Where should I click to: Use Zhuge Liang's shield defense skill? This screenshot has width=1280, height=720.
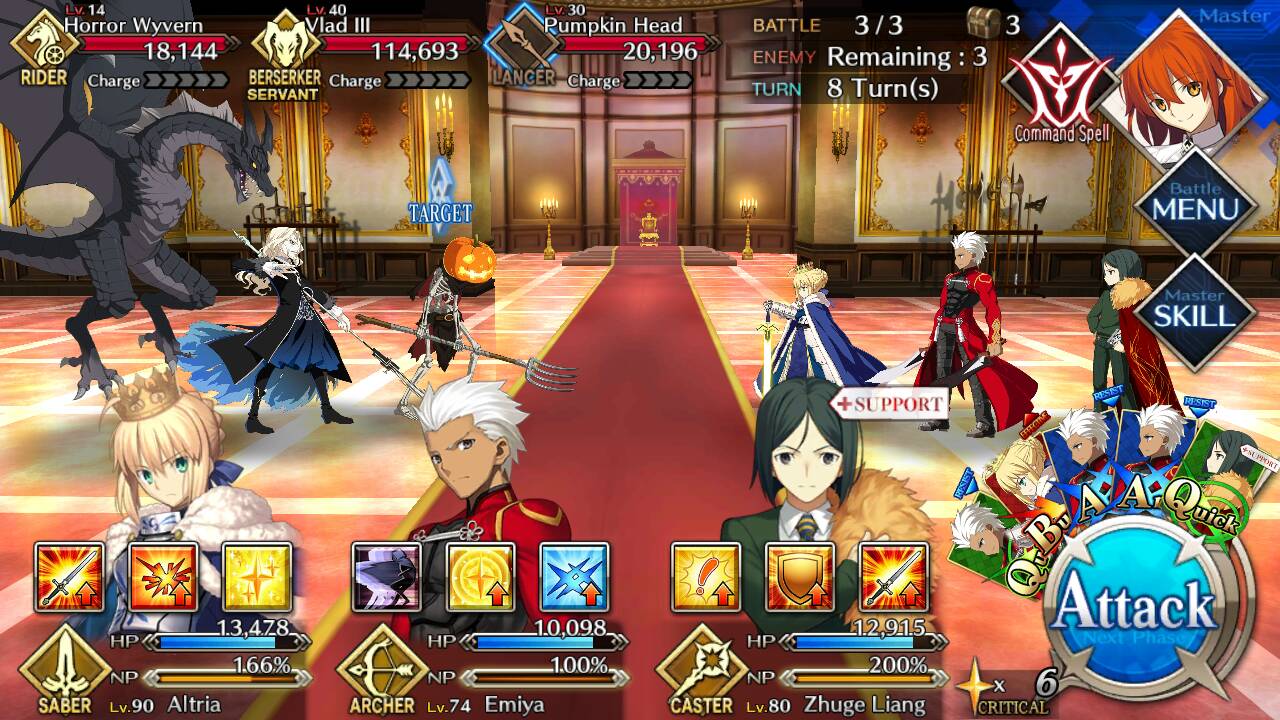(799, 577)
